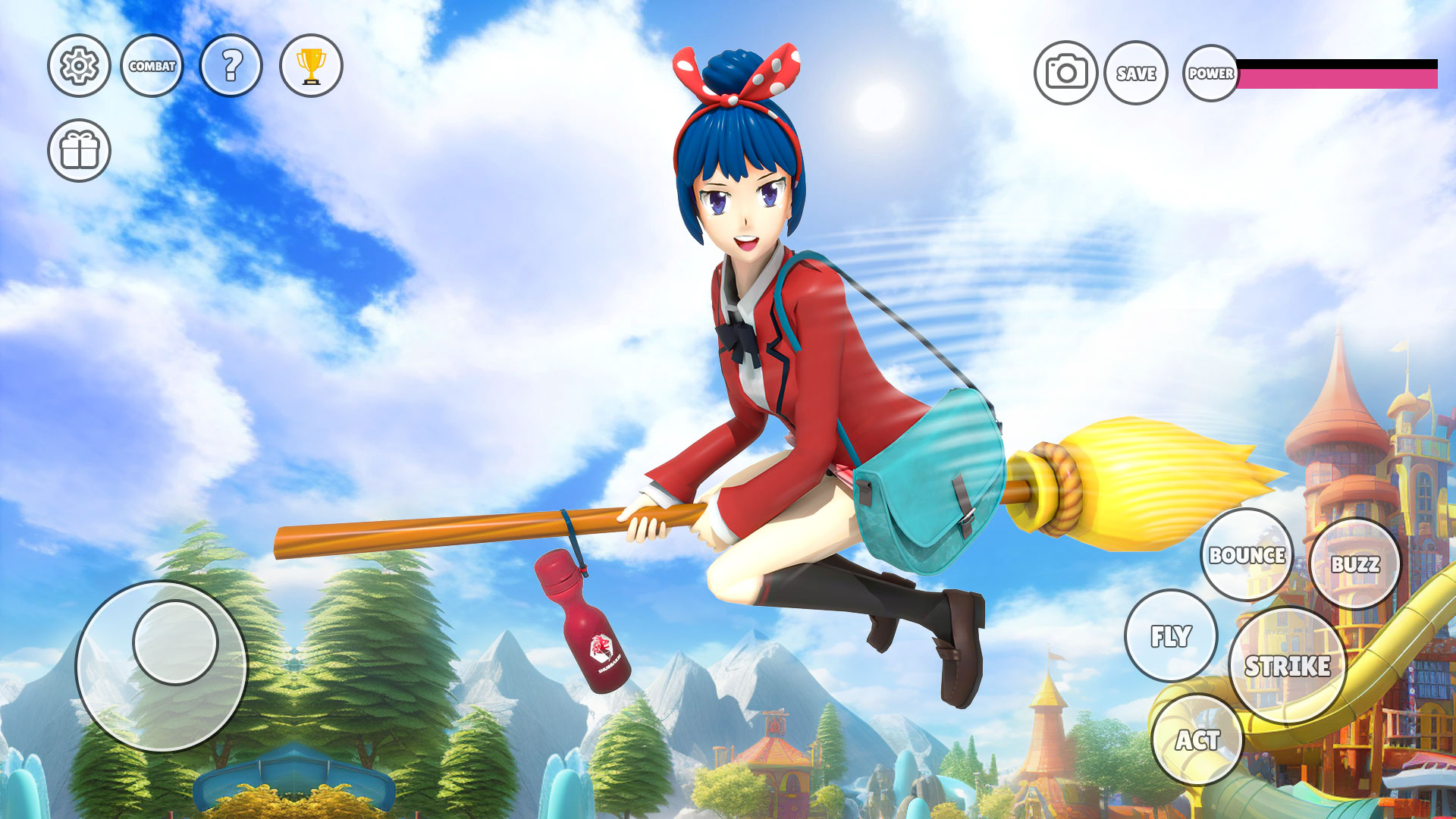Screen dimensions: 1456x819
Task: Open the settings gear icon
Action: tap(79, 67)
